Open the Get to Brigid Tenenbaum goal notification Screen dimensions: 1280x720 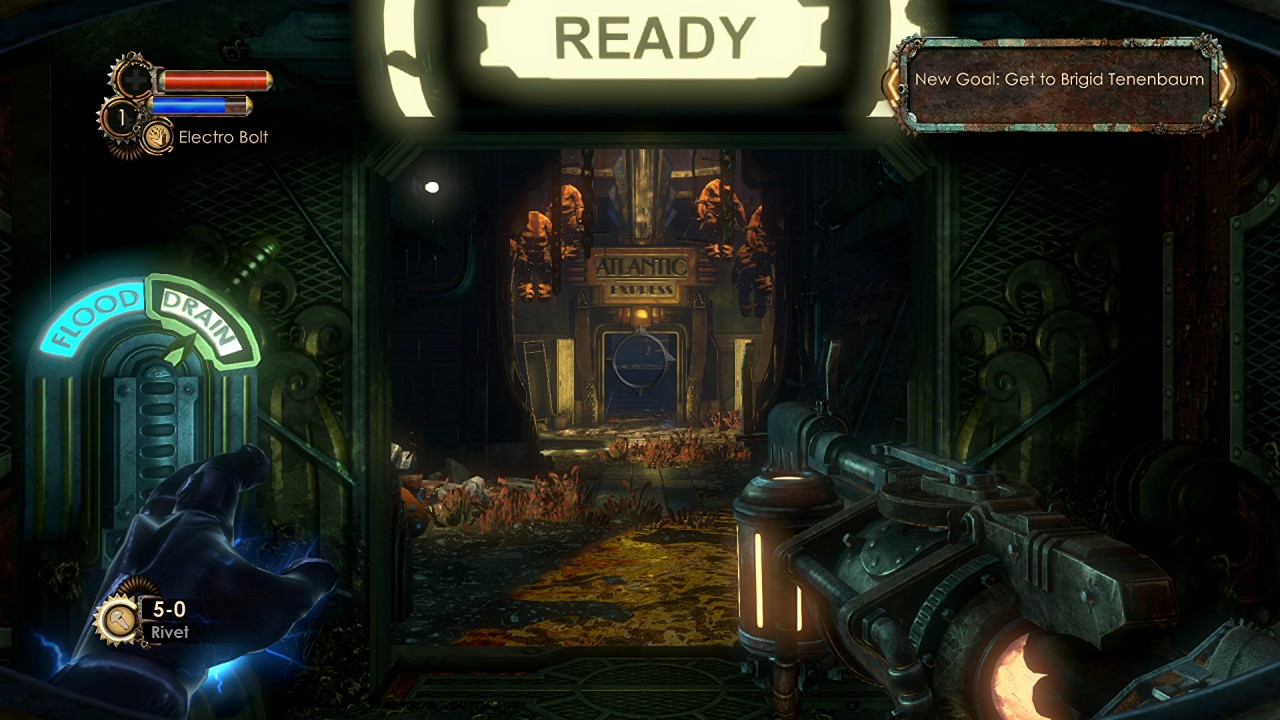click(x=1059, y=80)
